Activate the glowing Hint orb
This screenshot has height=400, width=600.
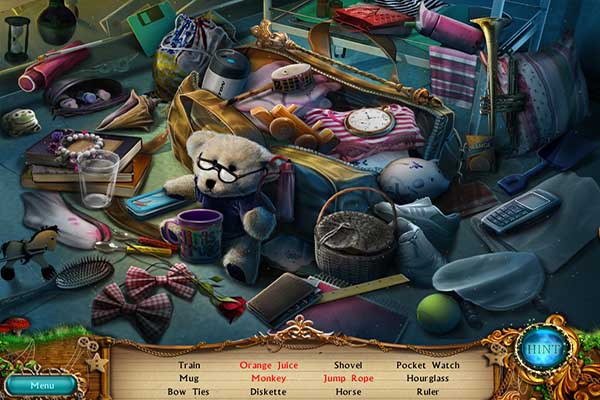543,348
